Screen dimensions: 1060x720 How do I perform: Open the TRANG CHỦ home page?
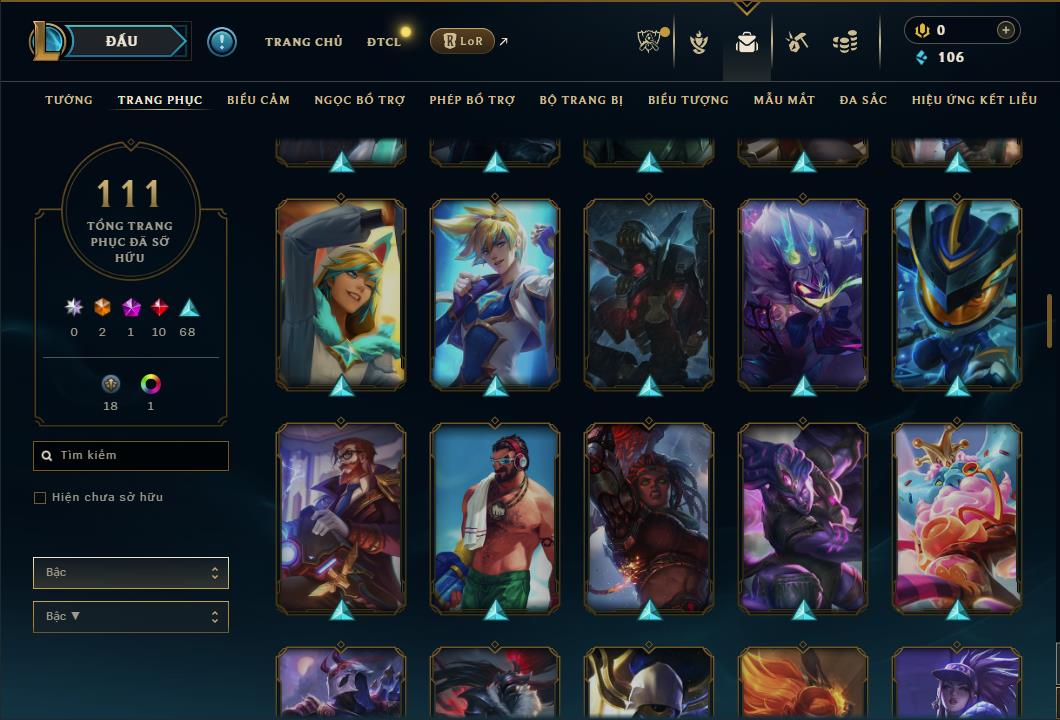tap(303, 42)
